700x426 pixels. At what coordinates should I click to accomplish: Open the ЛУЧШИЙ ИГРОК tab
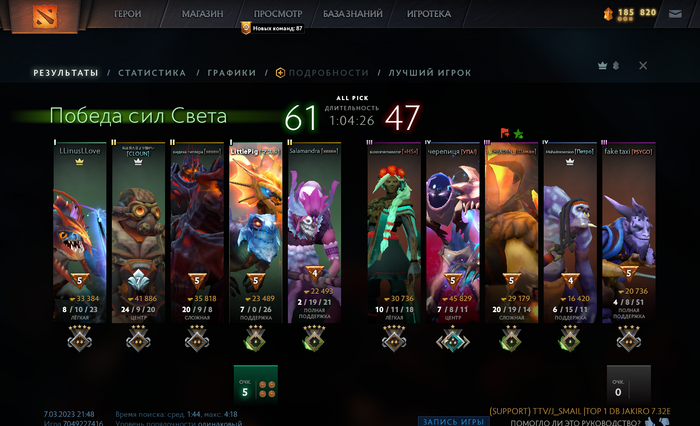click(x=430, y=73)
